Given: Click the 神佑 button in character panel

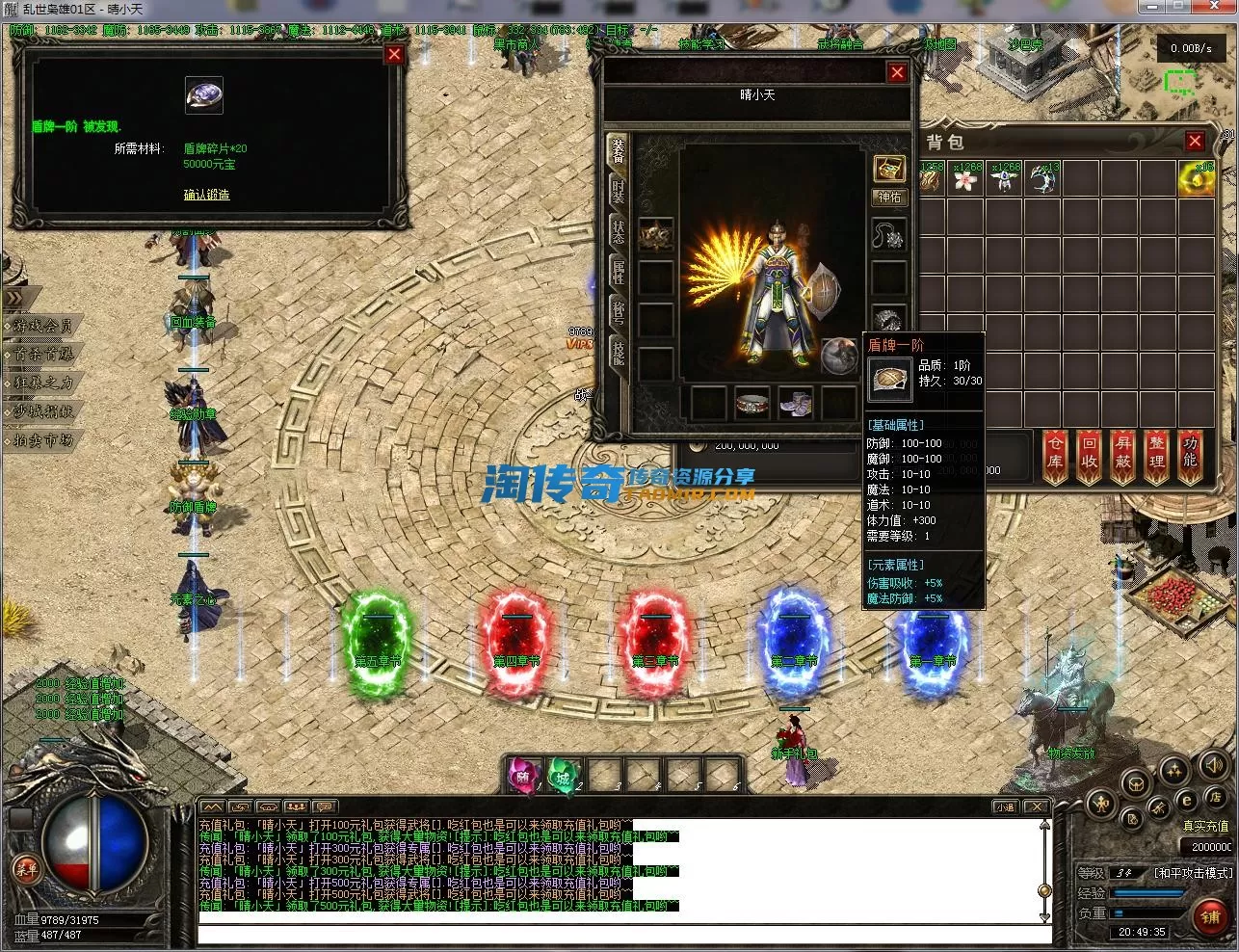Looking at the screenshot, I should click(x=888, y=198).
